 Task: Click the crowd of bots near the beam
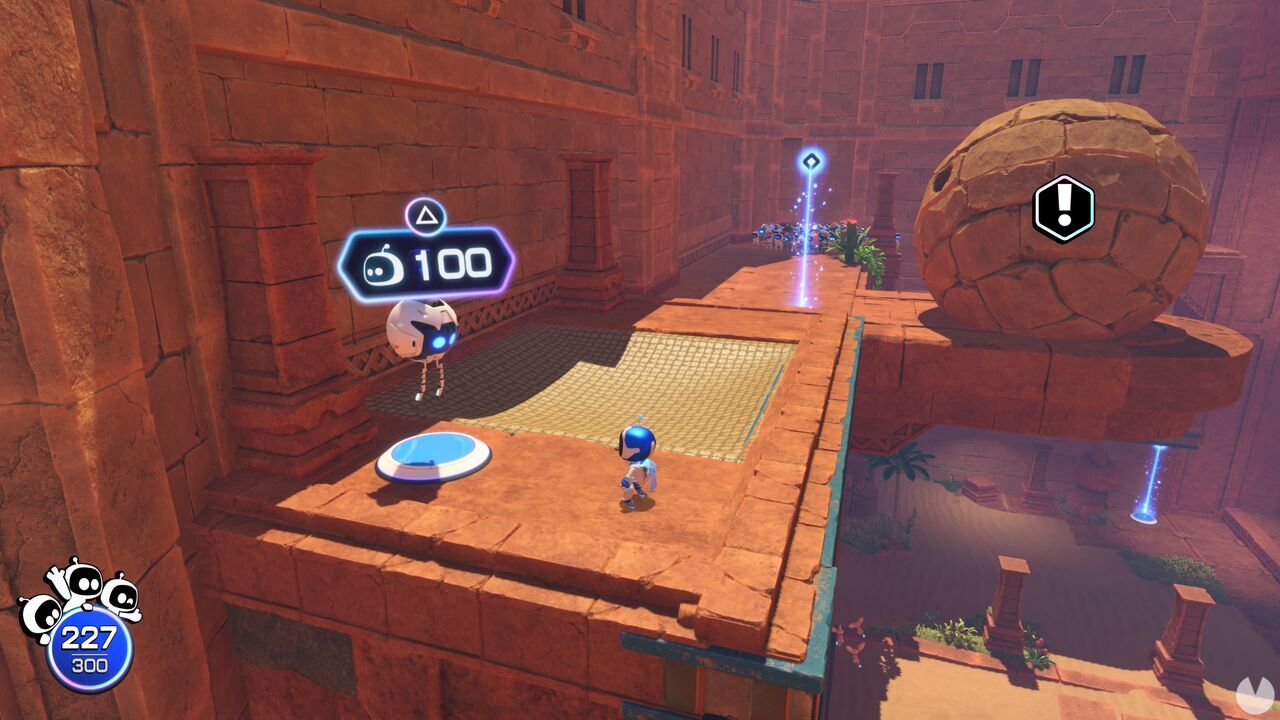[x=780, y=232]
